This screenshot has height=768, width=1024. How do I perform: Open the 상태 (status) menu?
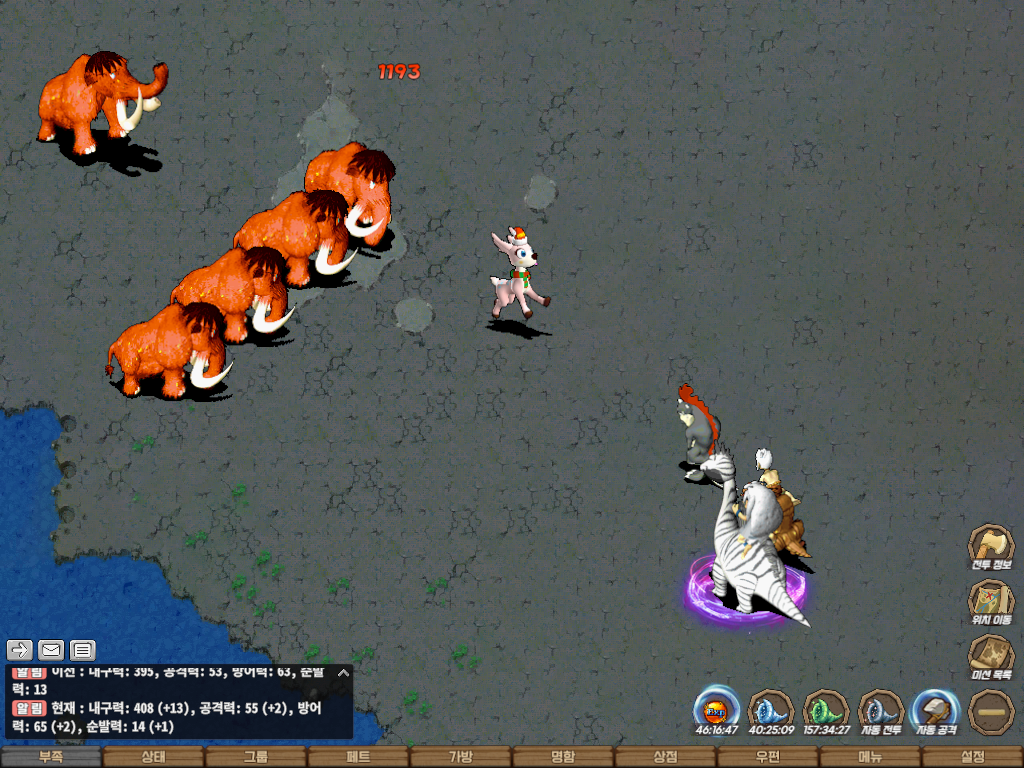pos(153,757)
